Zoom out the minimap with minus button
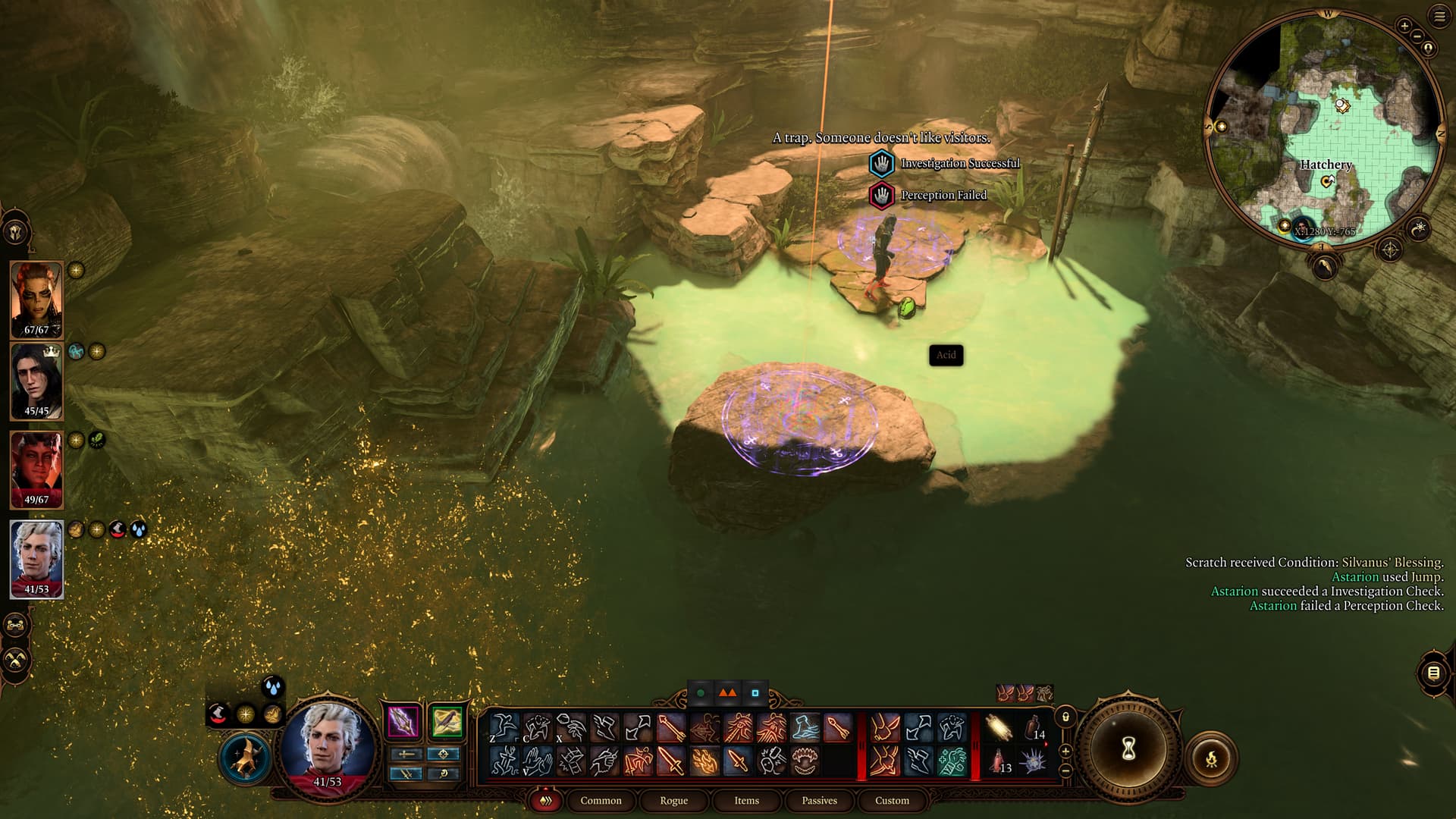1456x819 pixels. click(x=1416, y=36)
